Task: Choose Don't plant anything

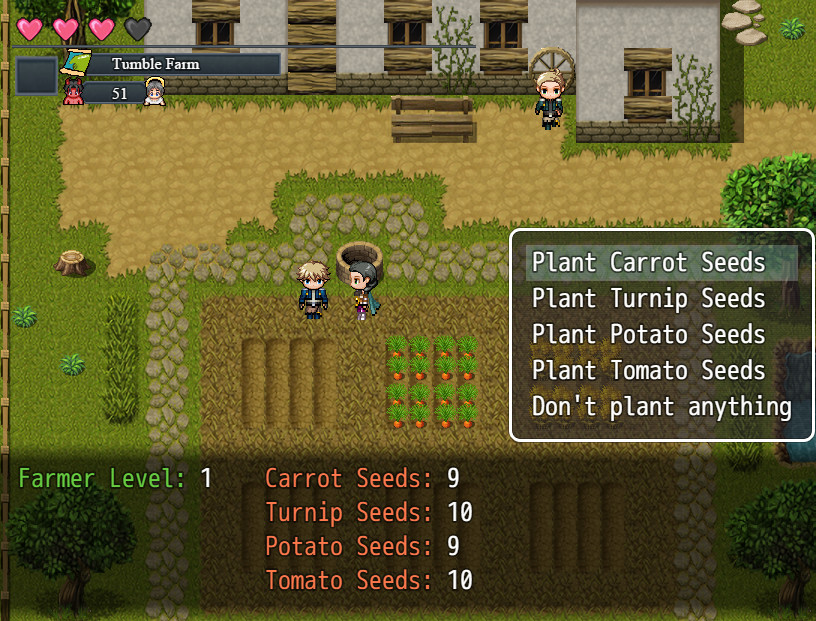Action: tap(661, 407)
